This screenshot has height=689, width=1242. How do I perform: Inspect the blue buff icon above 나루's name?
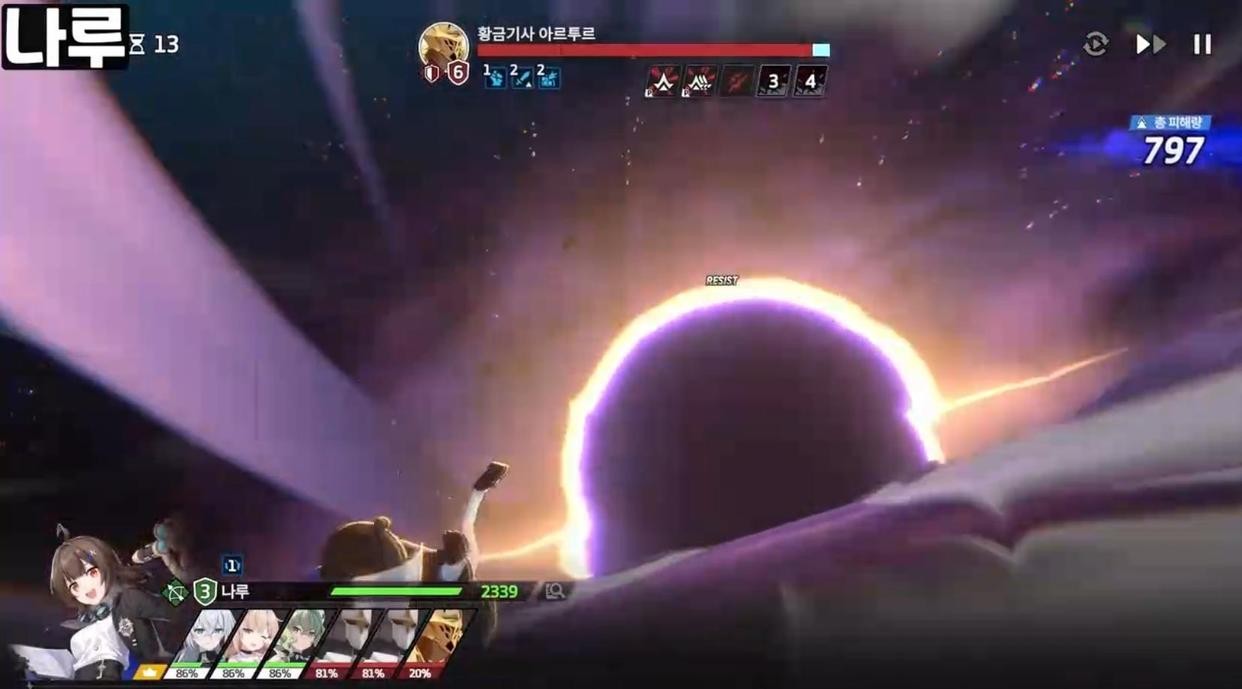(x=232, y=566)
